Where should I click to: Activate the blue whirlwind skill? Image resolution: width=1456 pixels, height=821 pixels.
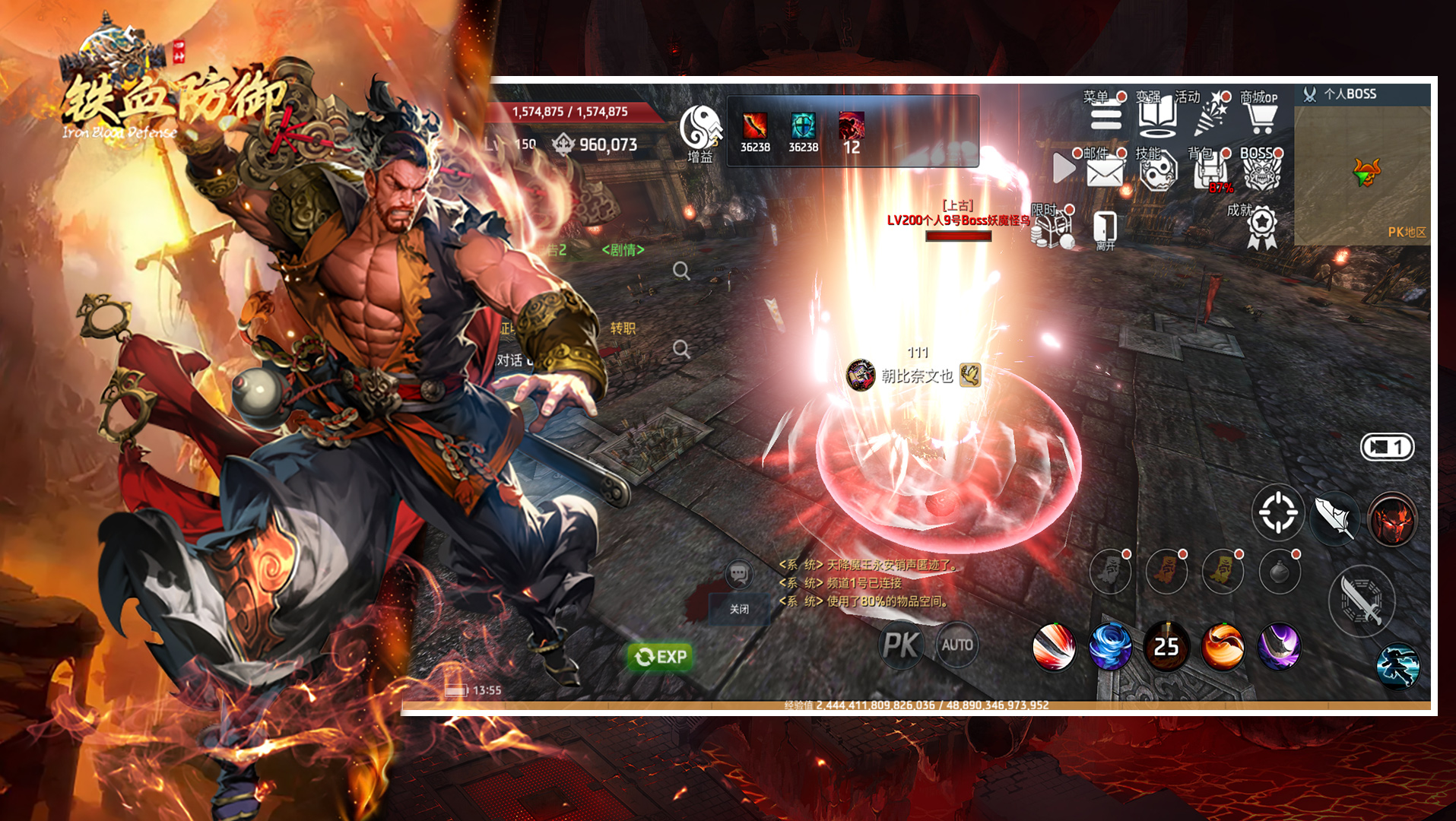[x=1110, y=646]
